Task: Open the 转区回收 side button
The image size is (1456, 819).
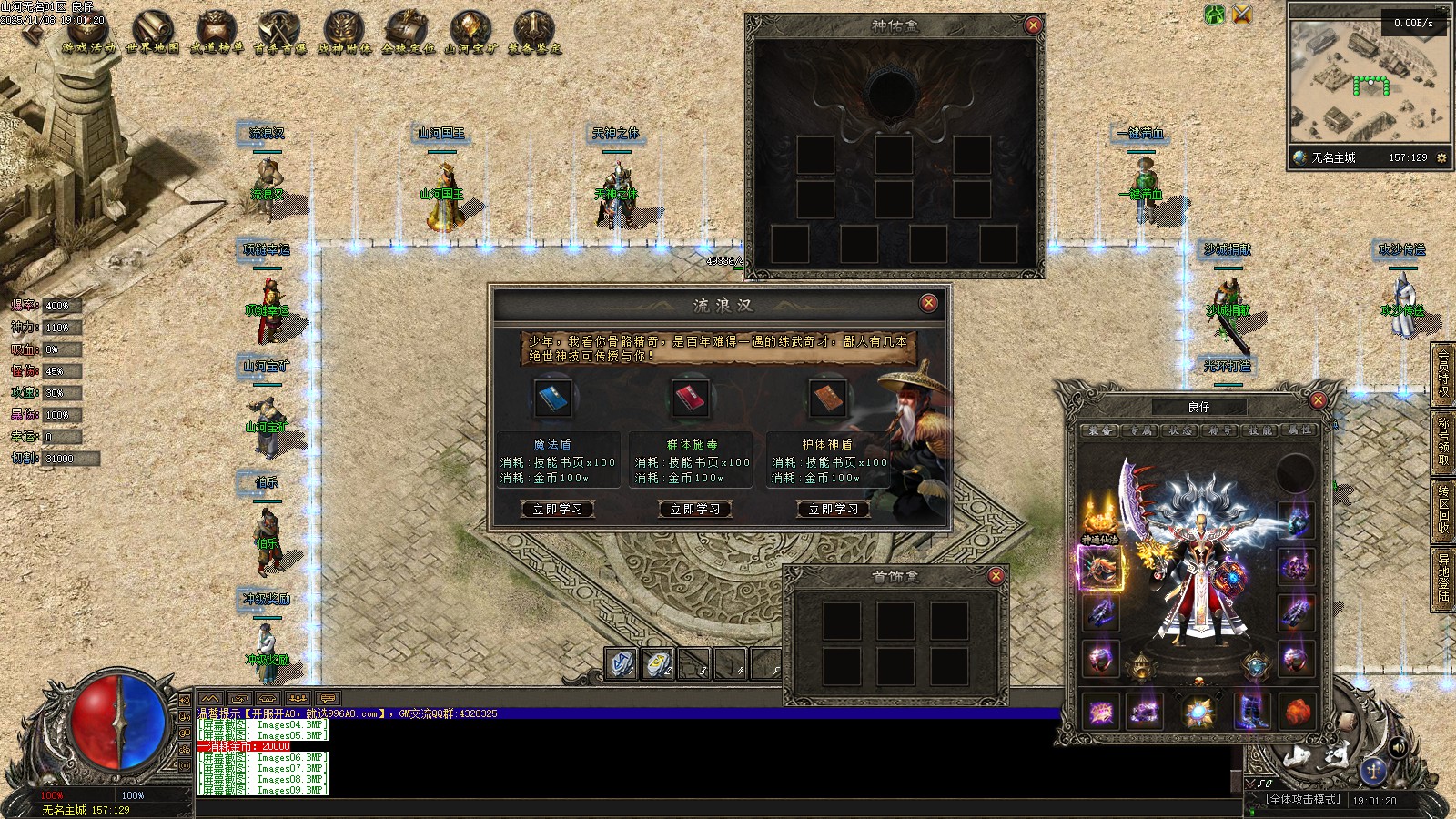Action: pos(1443,509)
